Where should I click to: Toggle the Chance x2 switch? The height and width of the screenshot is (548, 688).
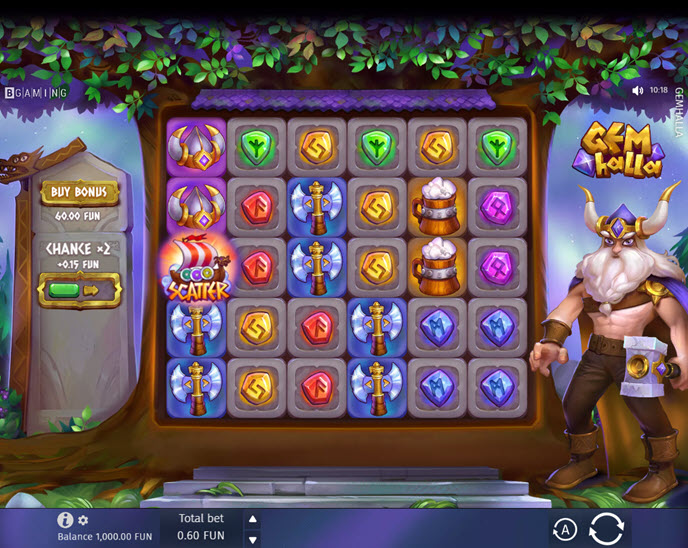click(x=79, y=290)
